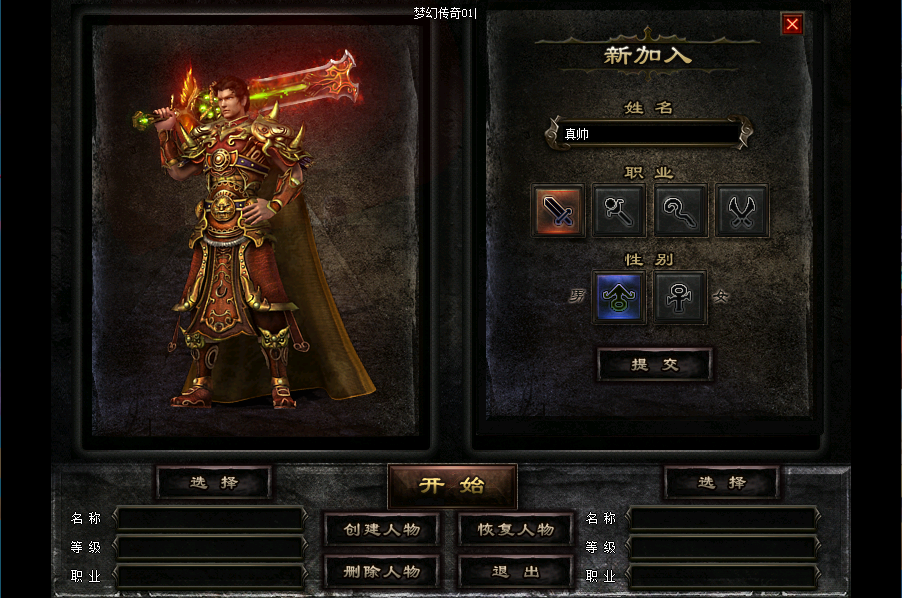Click the 恢复人物 restore character button

coord(516,529)
